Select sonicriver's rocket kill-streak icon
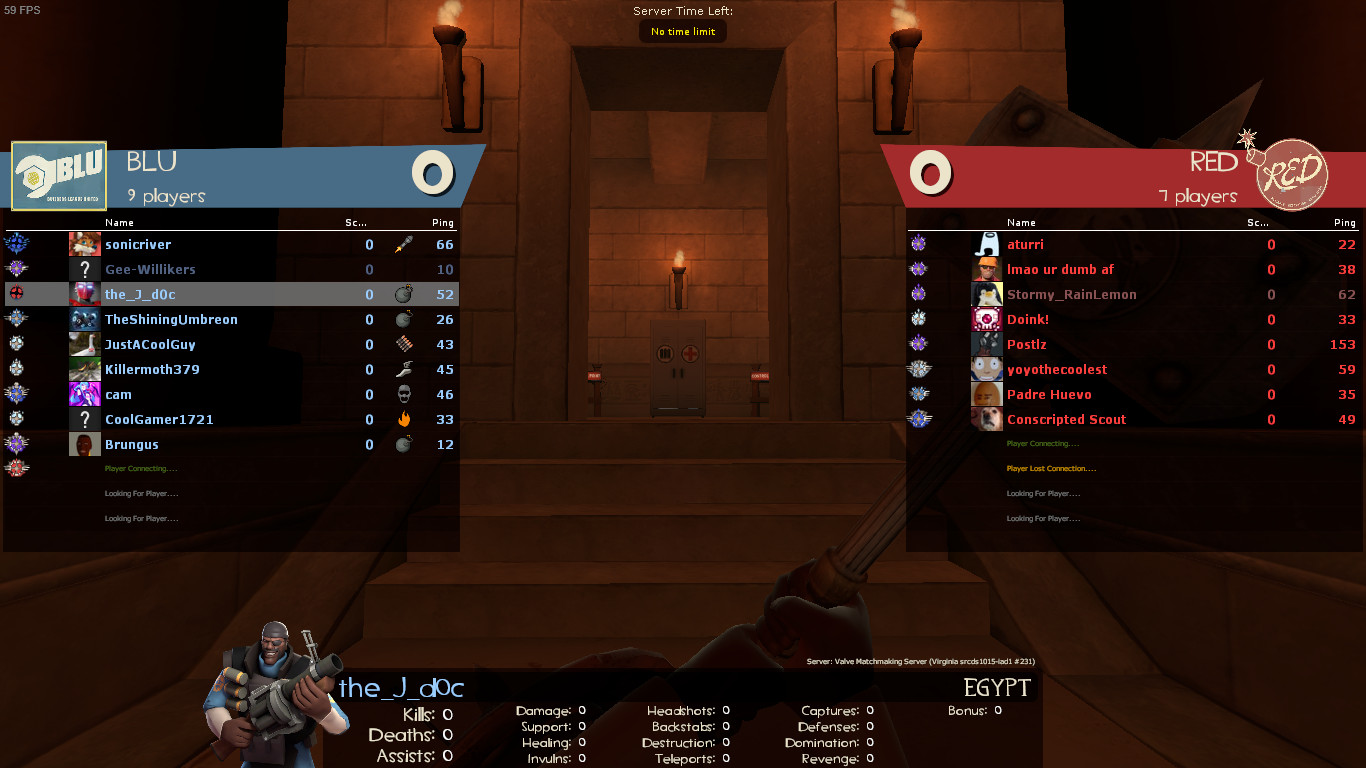1366x768 pixels. (x=406, y=244)
